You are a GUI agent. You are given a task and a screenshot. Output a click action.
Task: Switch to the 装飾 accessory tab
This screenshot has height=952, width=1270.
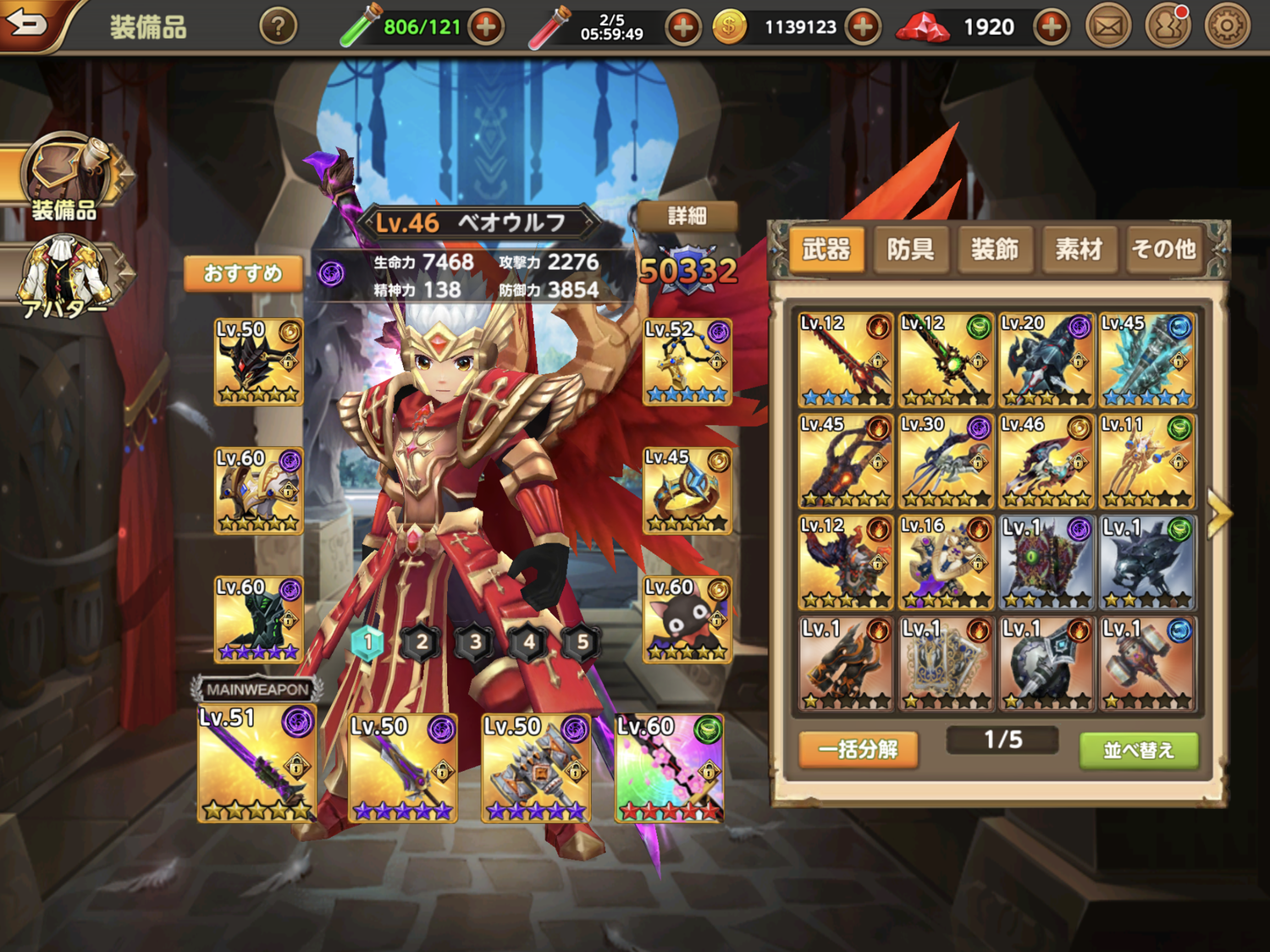pyautogui.click(x=994, y=250)
